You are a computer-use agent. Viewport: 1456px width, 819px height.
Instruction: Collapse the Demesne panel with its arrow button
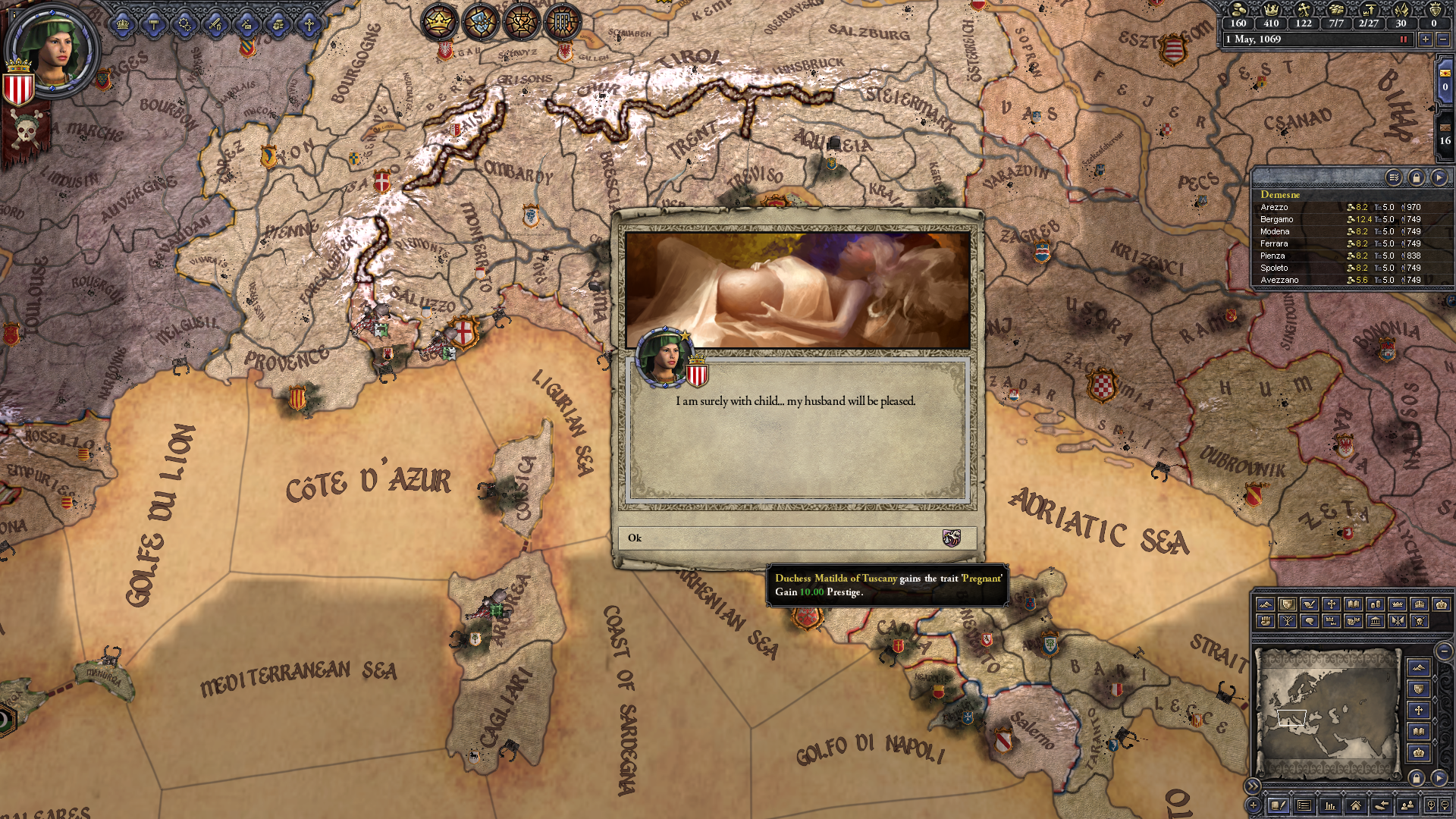pos(1440,178)
